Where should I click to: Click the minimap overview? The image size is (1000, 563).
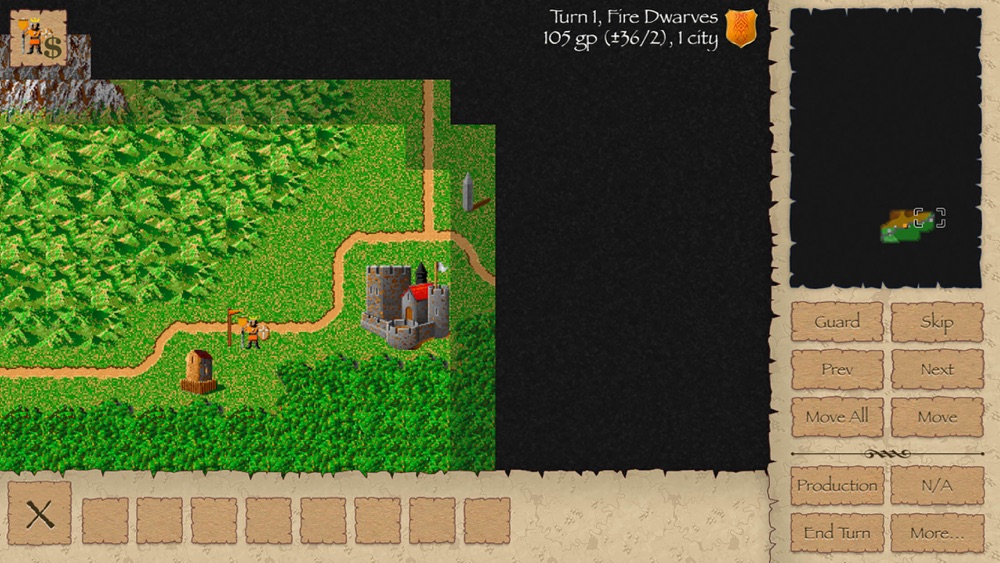click(x=885, y=148)
